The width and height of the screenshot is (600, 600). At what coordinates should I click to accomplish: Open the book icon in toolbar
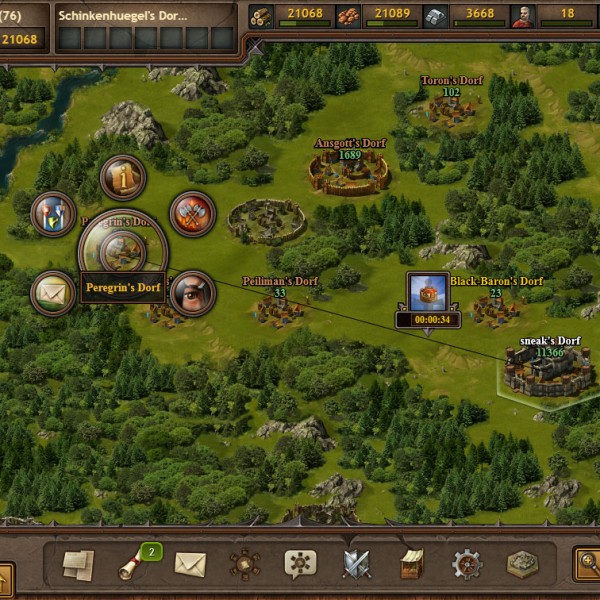point(411,565)
